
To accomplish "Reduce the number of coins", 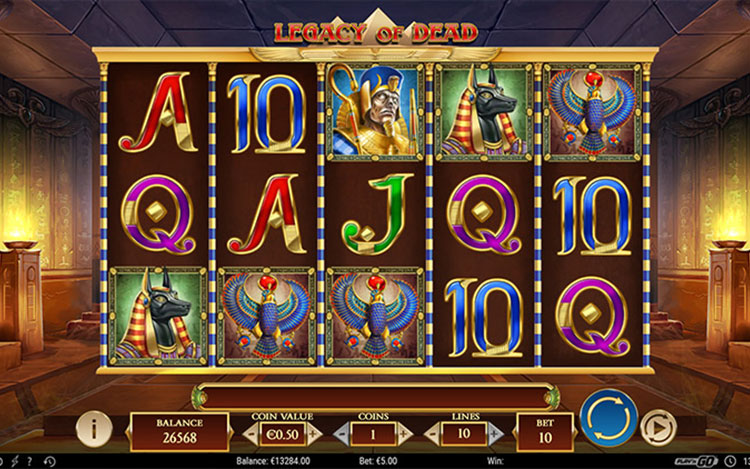I will (x=341, y=434).
